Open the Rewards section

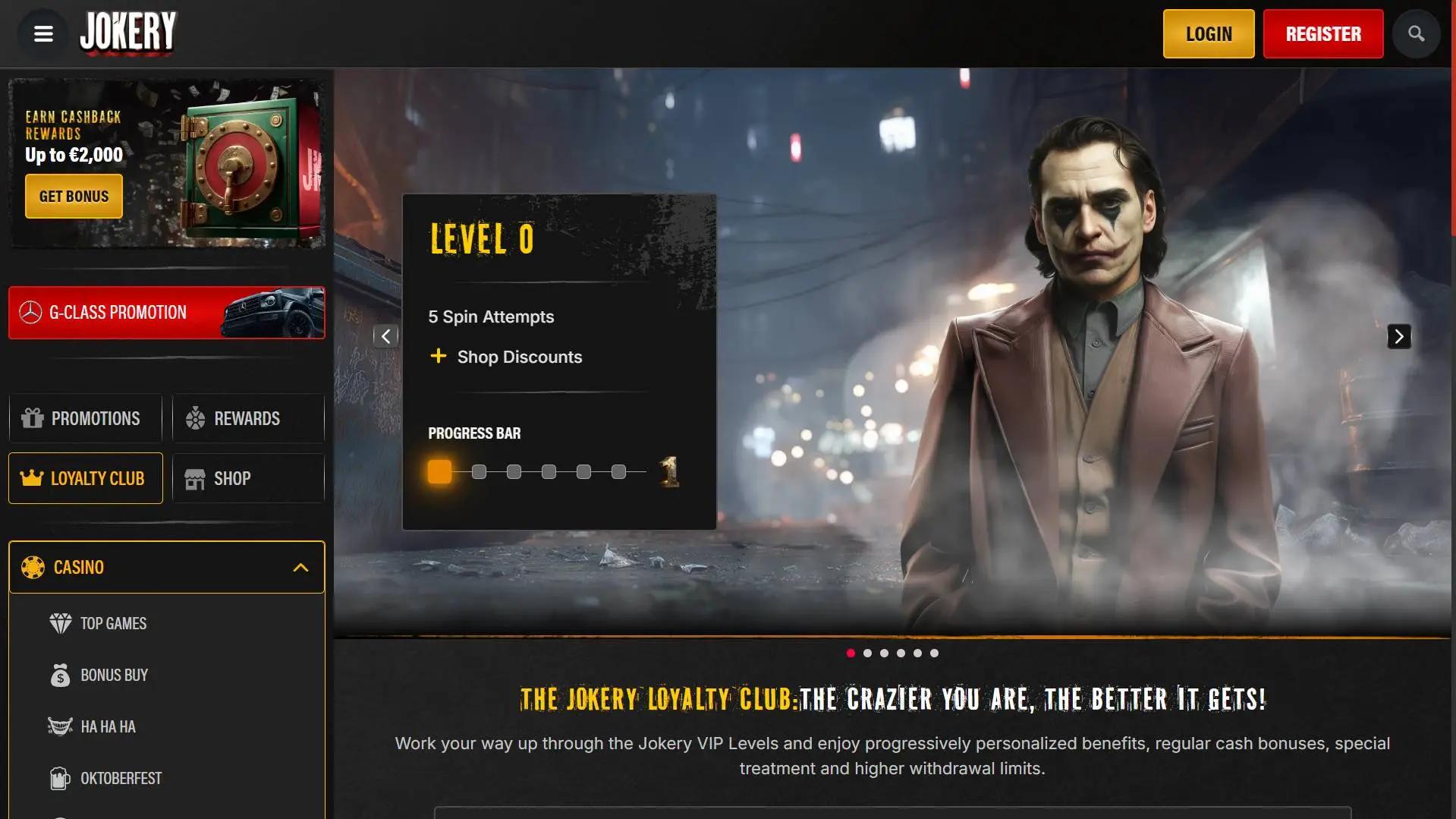pos(247,418)
